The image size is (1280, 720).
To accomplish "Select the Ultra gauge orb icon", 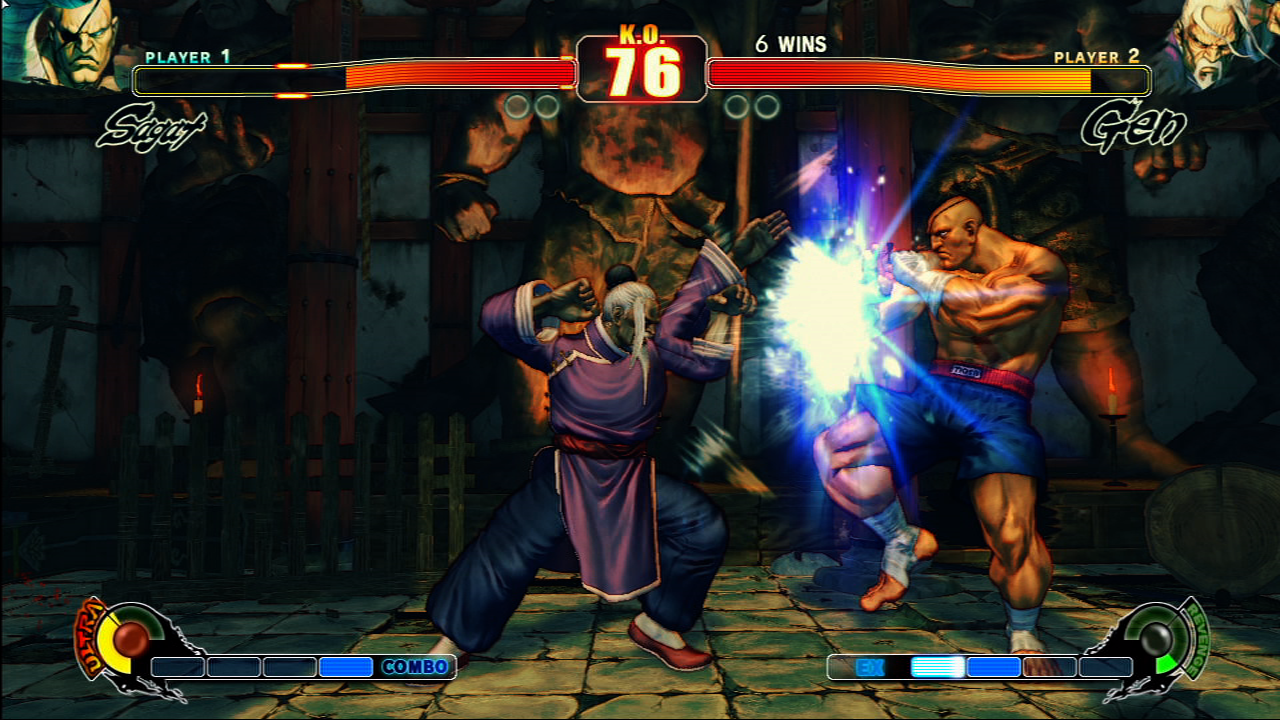I will coord(129,638).
